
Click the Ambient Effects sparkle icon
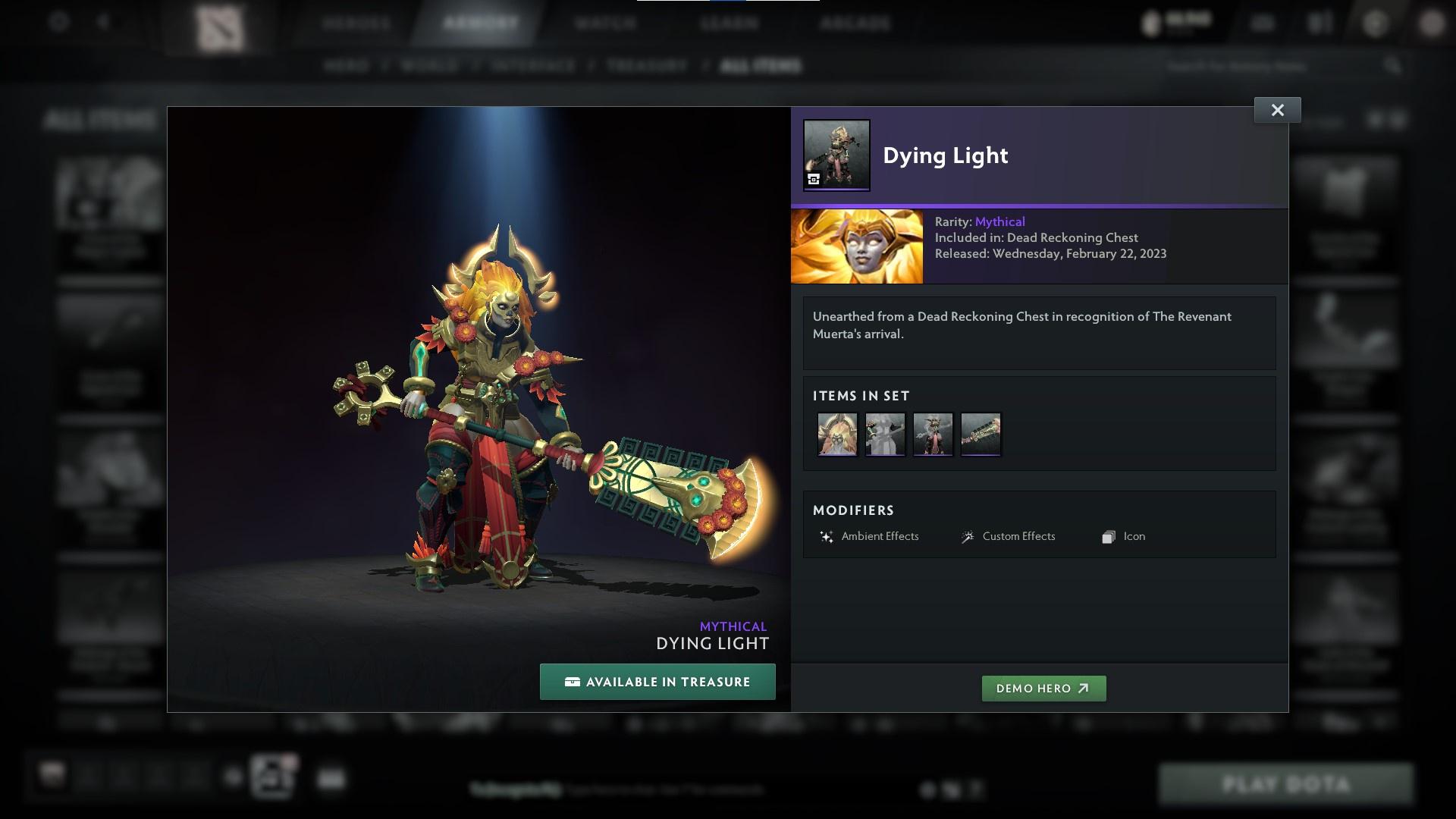(827, 536)
